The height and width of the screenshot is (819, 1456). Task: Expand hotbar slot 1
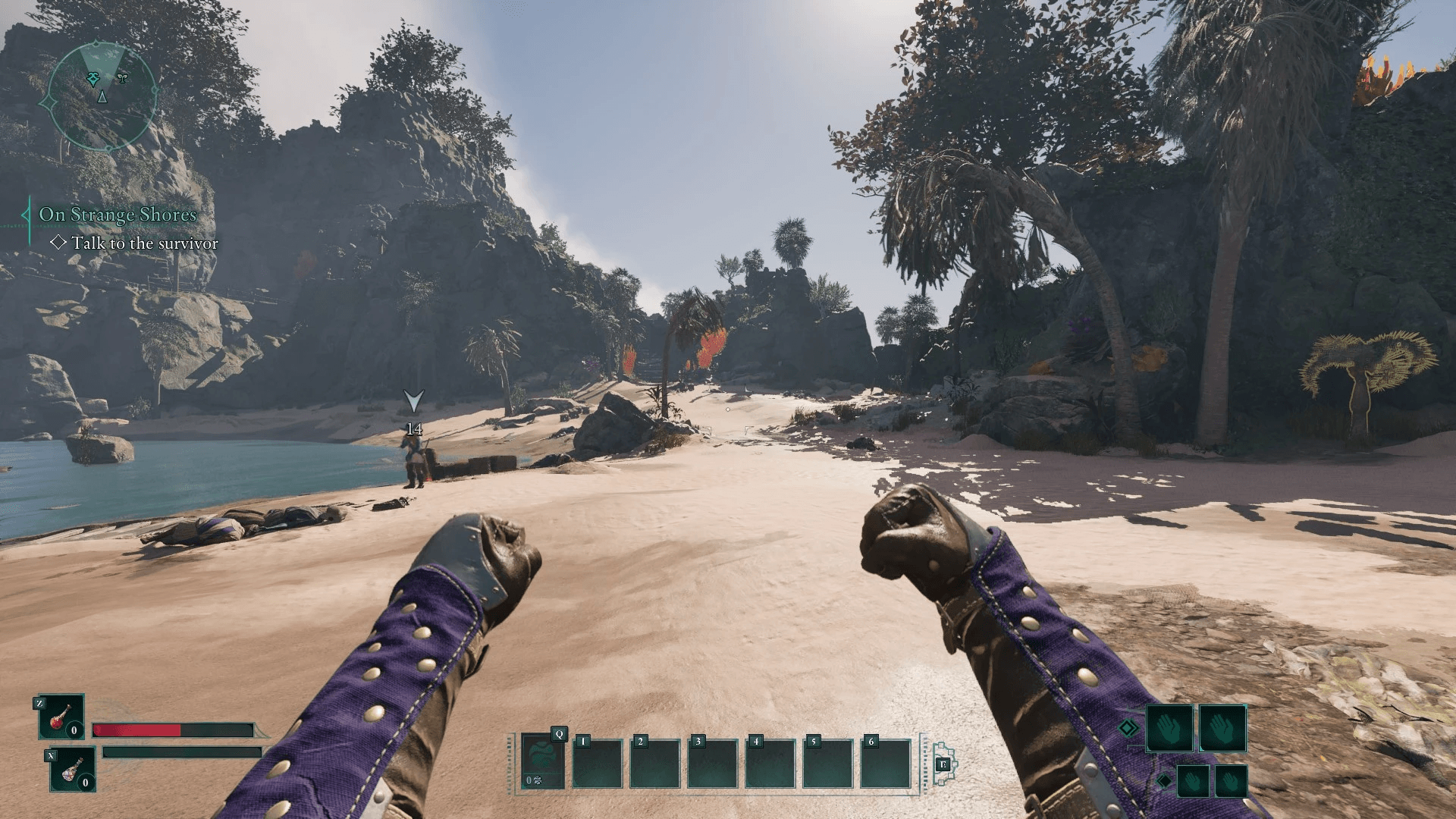pyautogui.click(x=598, y=762)
